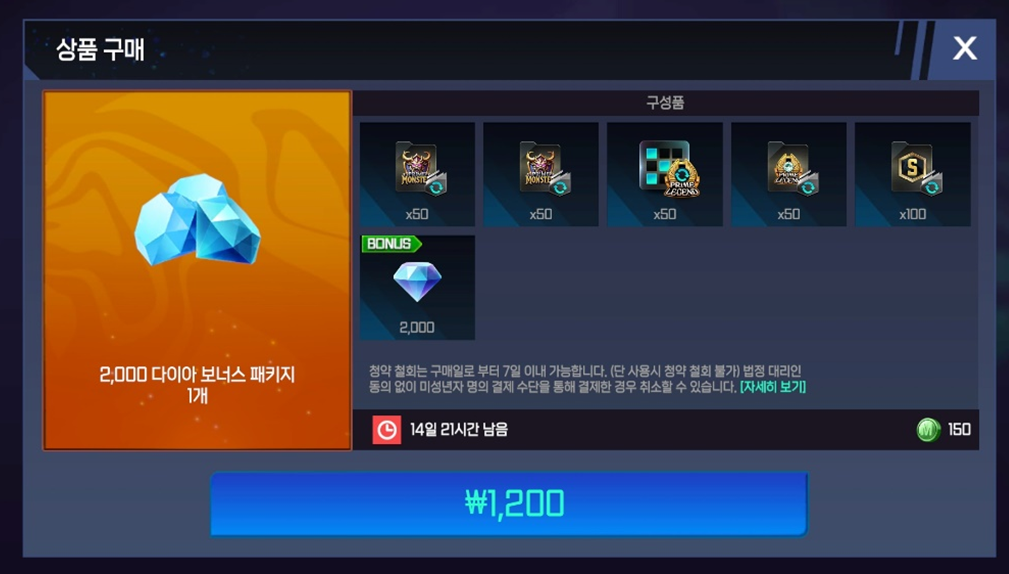This screenshot has height=574, width=1009.
Task: Select the bonus 2,000 diamond item
Action: tap(417, 288)
